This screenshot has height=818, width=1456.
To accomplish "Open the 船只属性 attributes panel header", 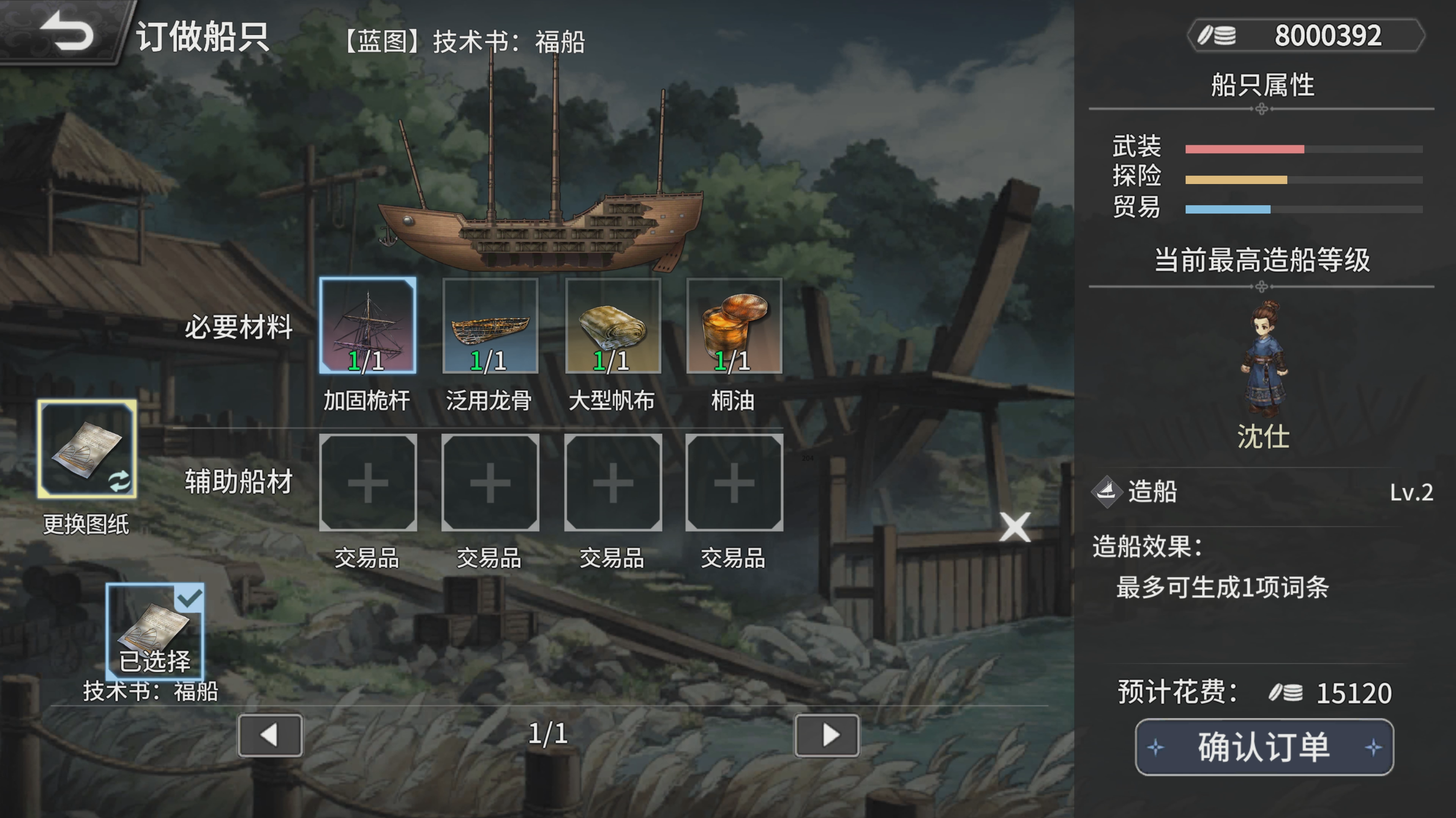I will coord(1263,85).
